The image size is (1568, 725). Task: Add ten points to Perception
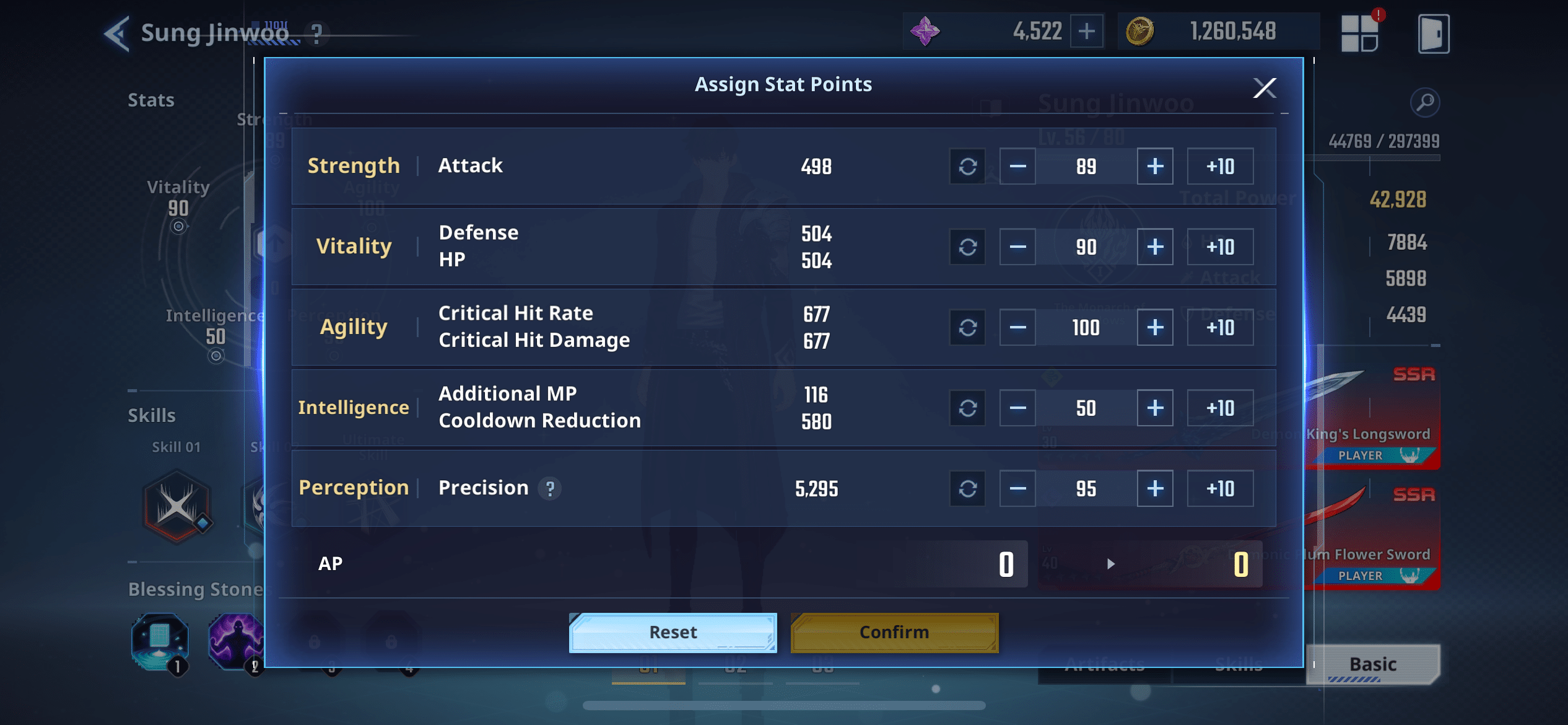coord(1219,488)
